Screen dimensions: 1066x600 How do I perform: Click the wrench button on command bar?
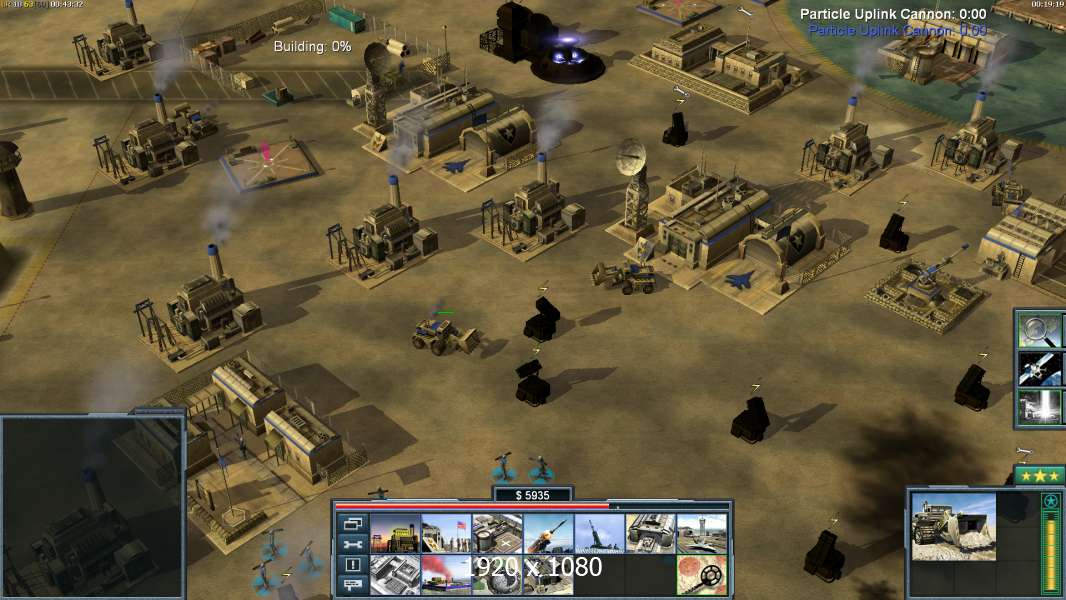[352, 544]
